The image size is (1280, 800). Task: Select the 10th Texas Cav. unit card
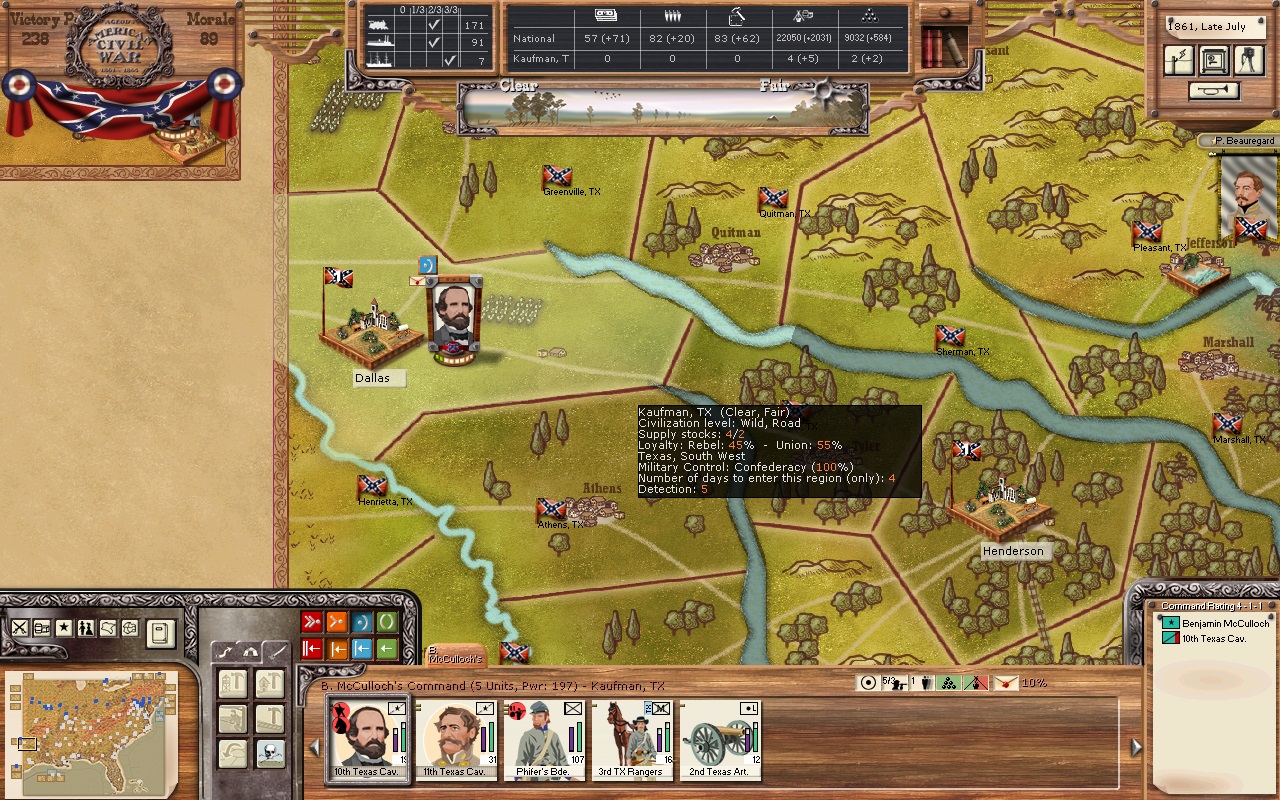tap(369, 739)
